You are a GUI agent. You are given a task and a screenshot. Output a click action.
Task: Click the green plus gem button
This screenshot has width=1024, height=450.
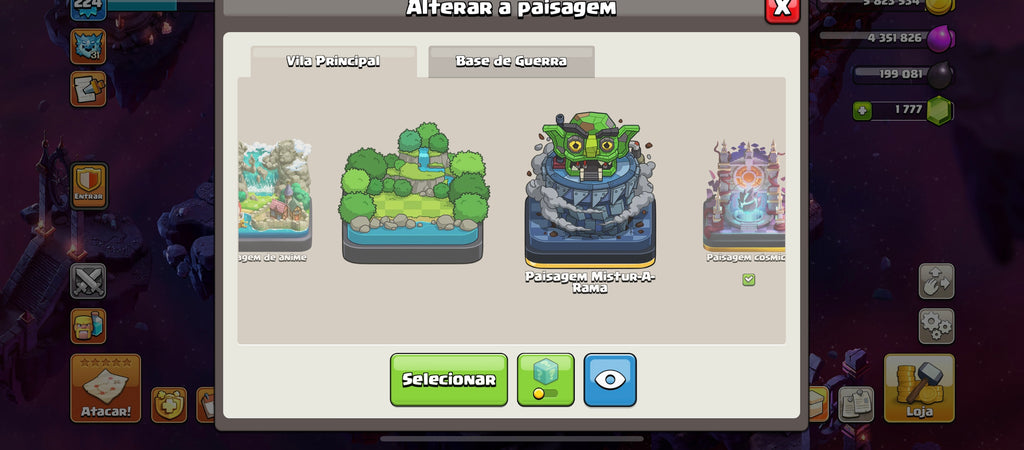(x=862, y=110)
